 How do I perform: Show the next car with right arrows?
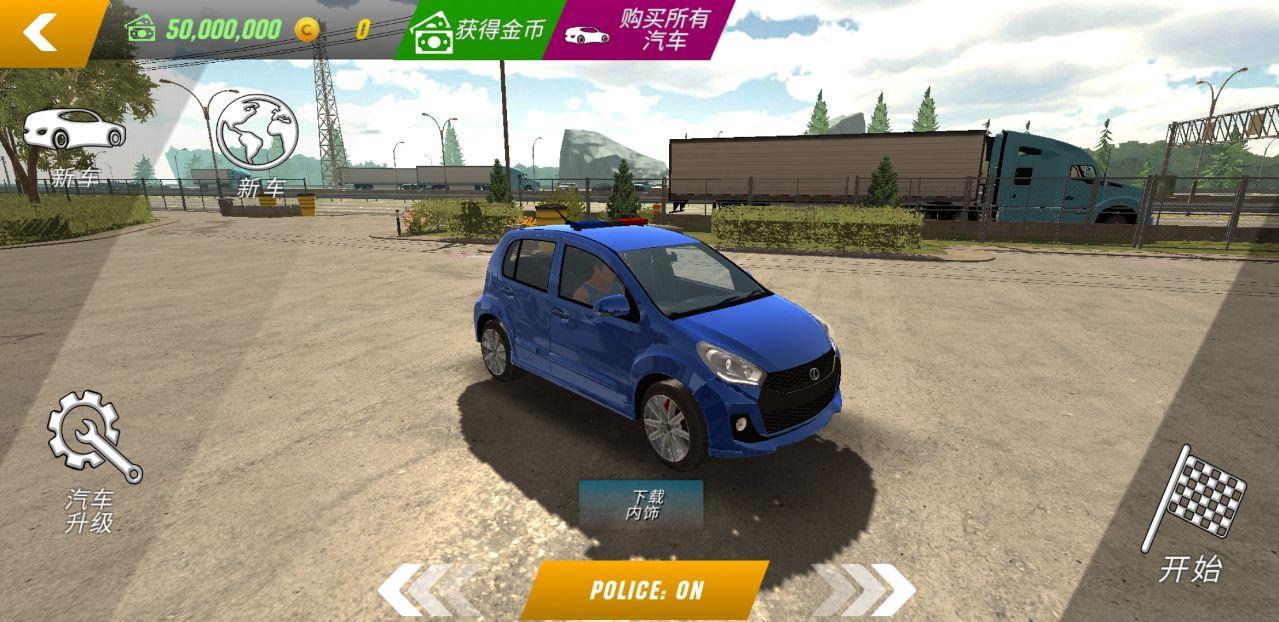coord(868,589)
